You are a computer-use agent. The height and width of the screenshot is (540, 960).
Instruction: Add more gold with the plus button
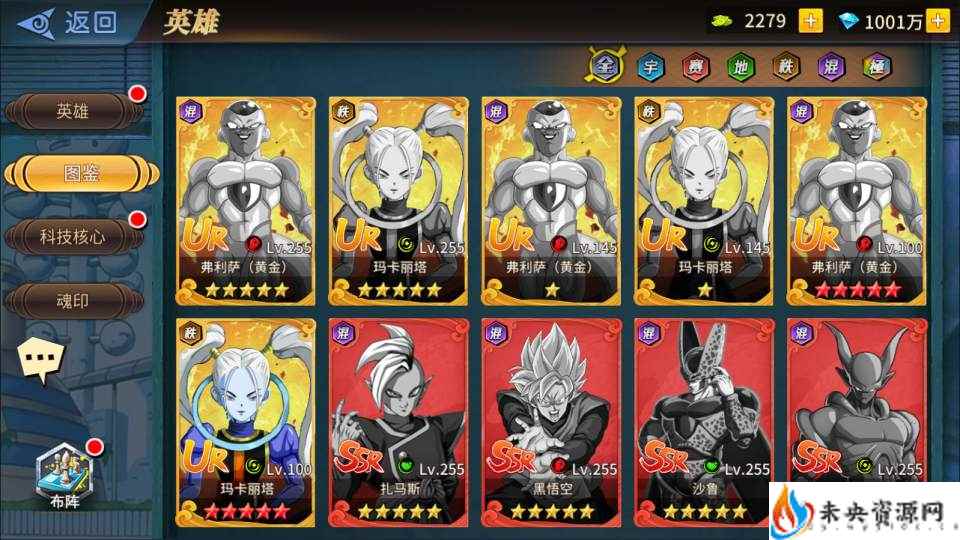coord(811,21)
